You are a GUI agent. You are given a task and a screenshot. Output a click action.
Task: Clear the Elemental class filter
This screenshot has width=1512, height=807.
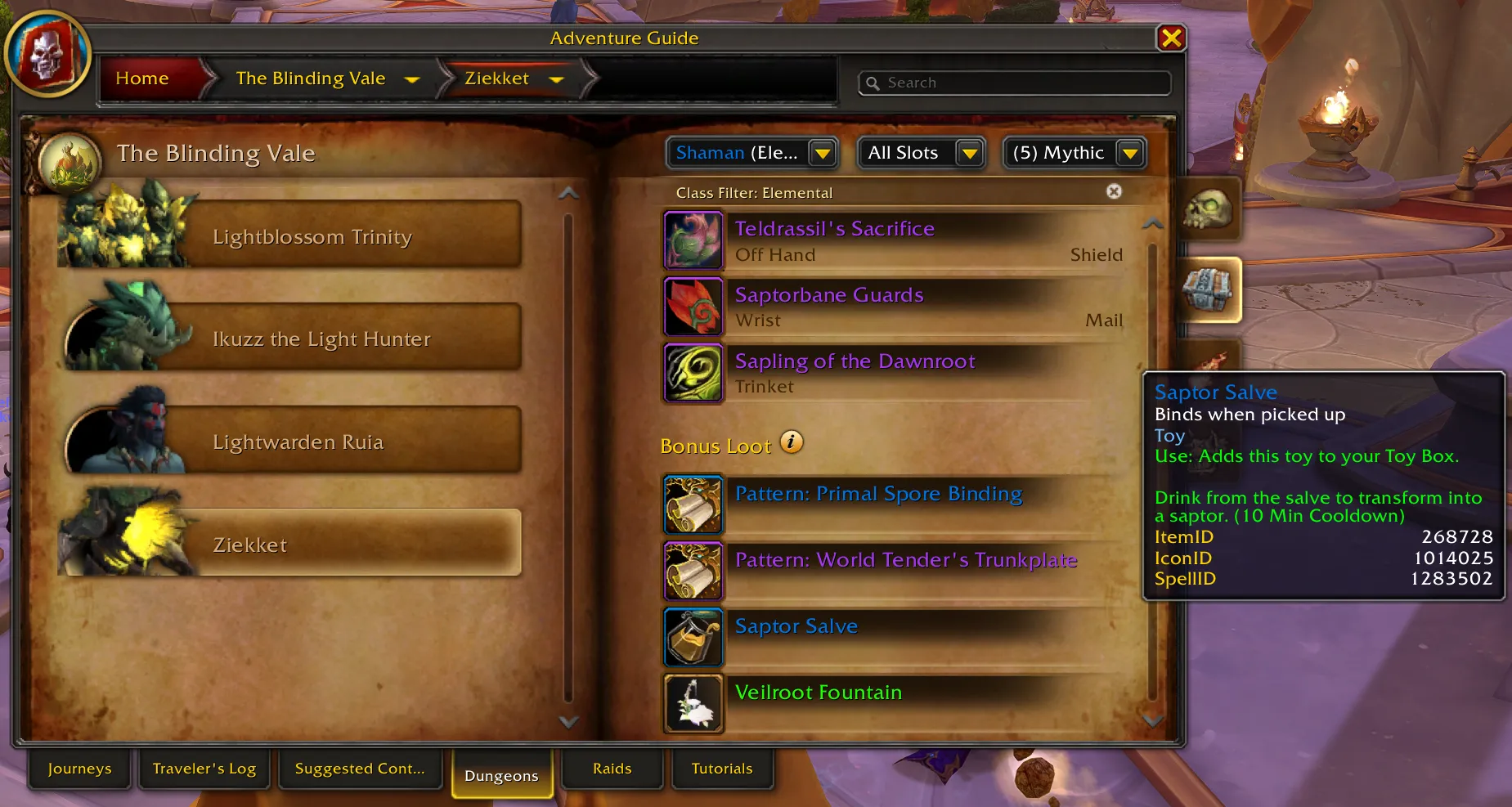(1114, 191)
